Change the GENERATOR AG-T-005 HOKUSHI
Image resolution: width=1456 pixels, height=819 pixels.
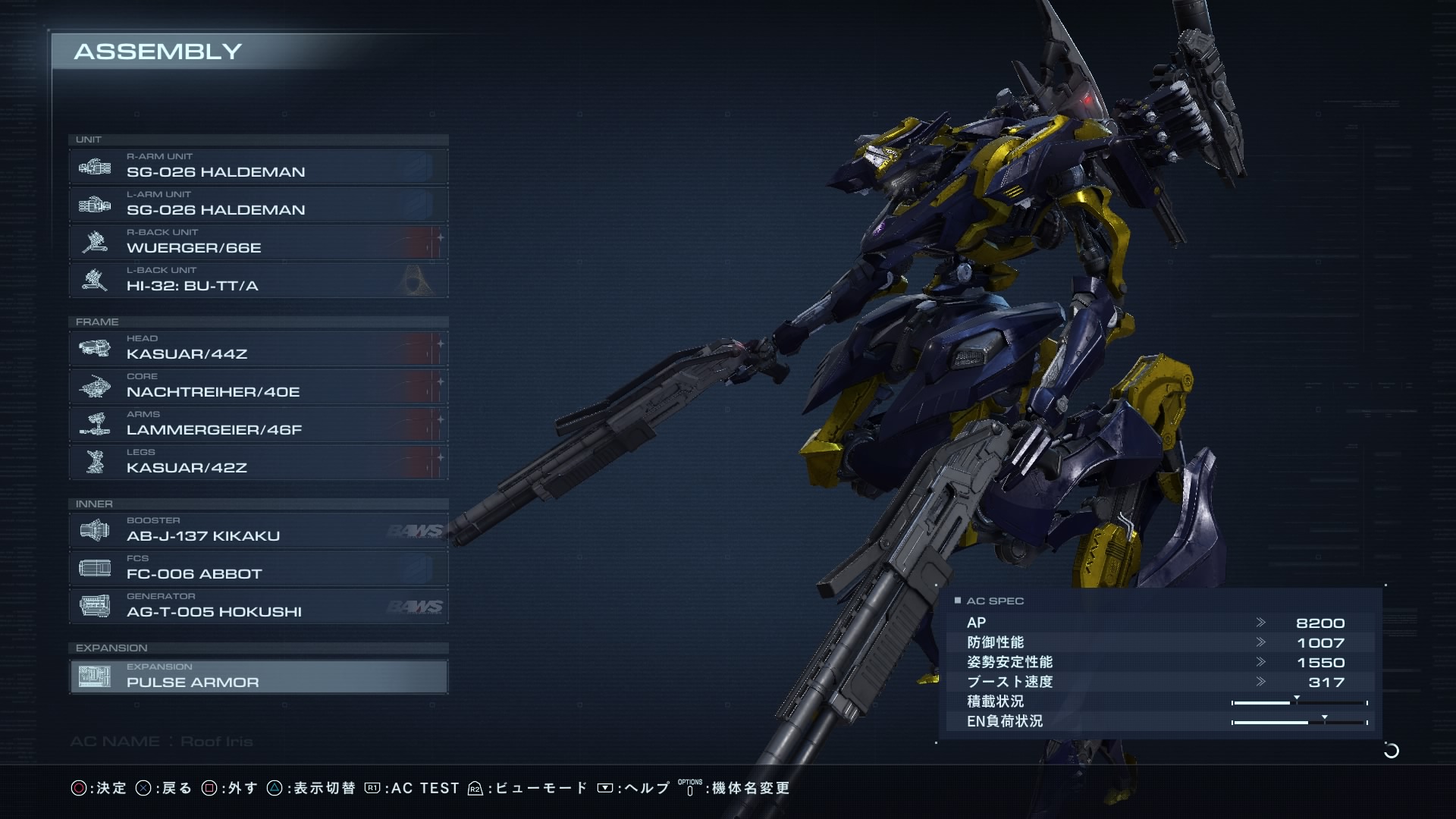tap(258, 607)
